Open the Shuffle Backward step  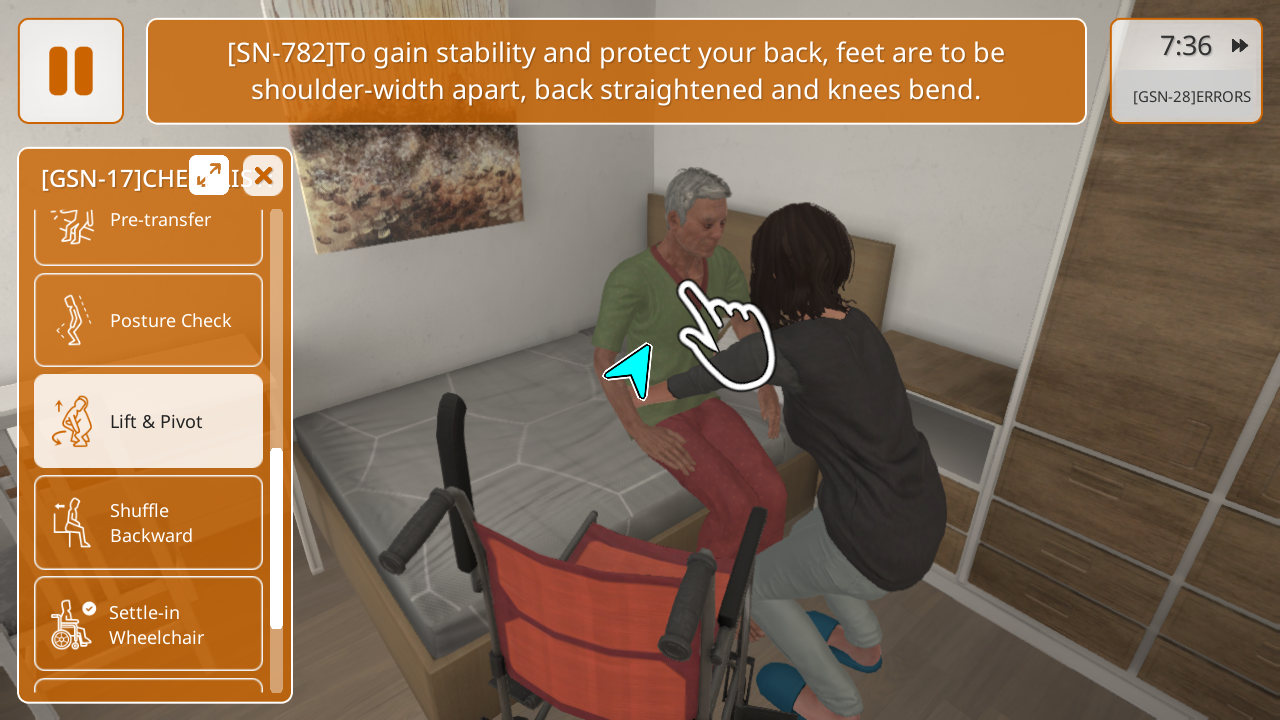149,522
